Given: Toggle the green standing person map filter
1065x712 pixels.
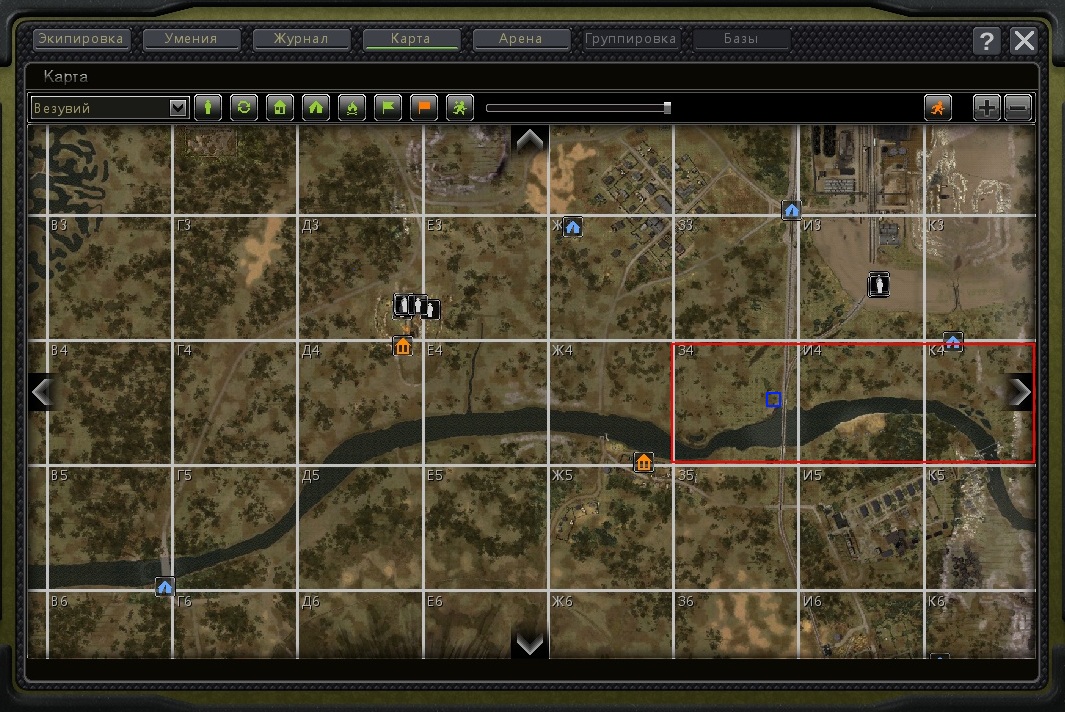Looking at the screenshot, I should [208, 108].
